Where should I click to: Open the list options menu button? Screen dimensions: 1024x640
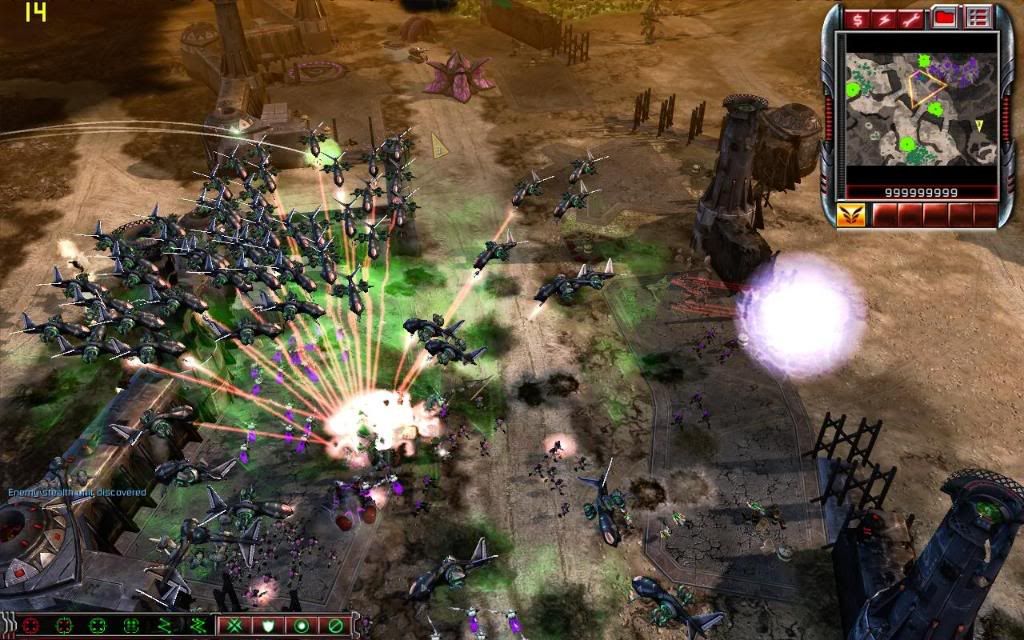(977, 17)
